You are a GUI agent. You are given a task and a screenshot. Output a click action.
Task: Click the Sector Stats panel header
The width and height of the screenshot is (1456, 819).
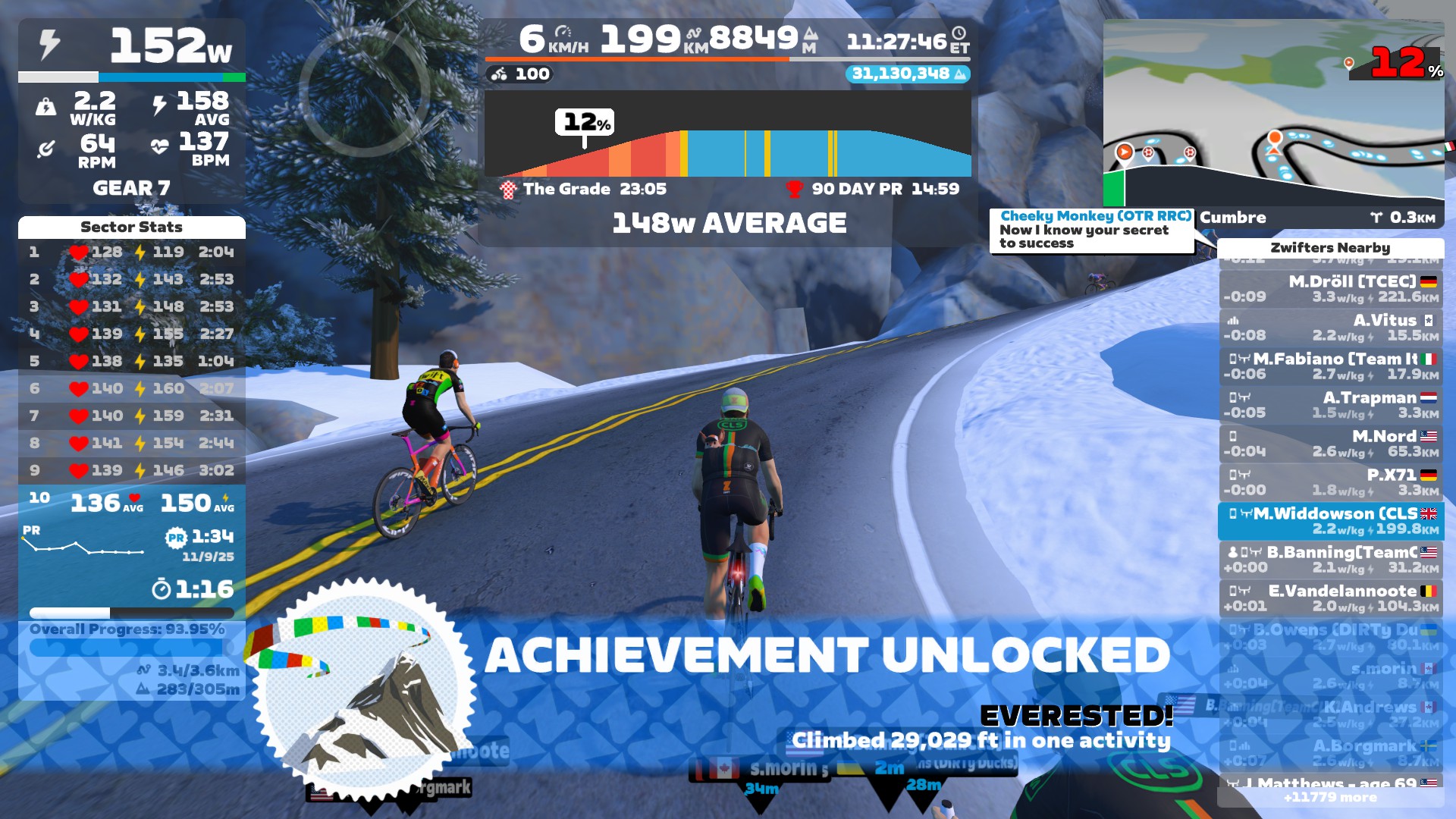[x=131, y=227]
